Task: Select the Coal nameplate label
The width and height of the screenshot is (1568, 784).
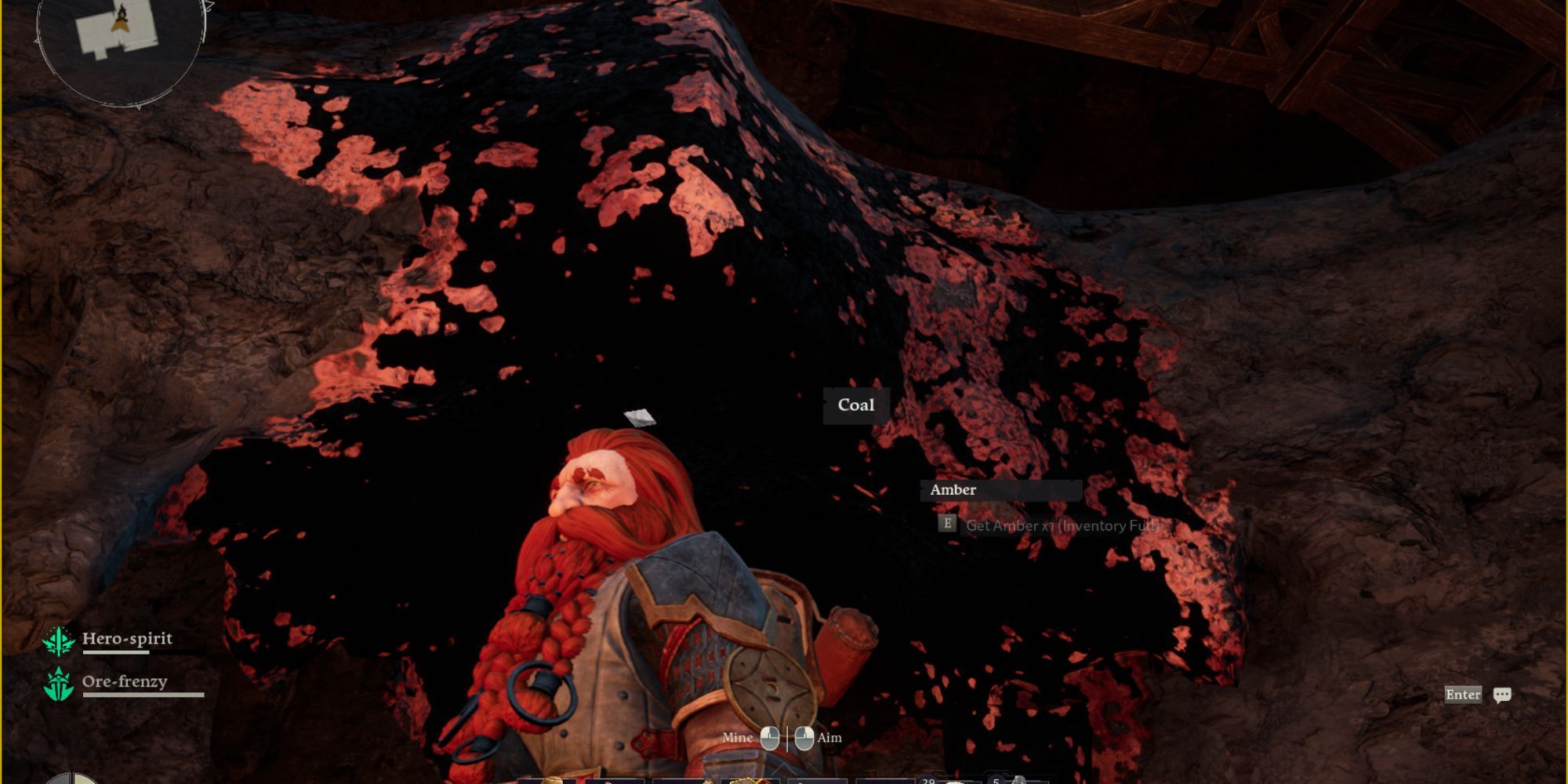Action: tap(856, 405)
